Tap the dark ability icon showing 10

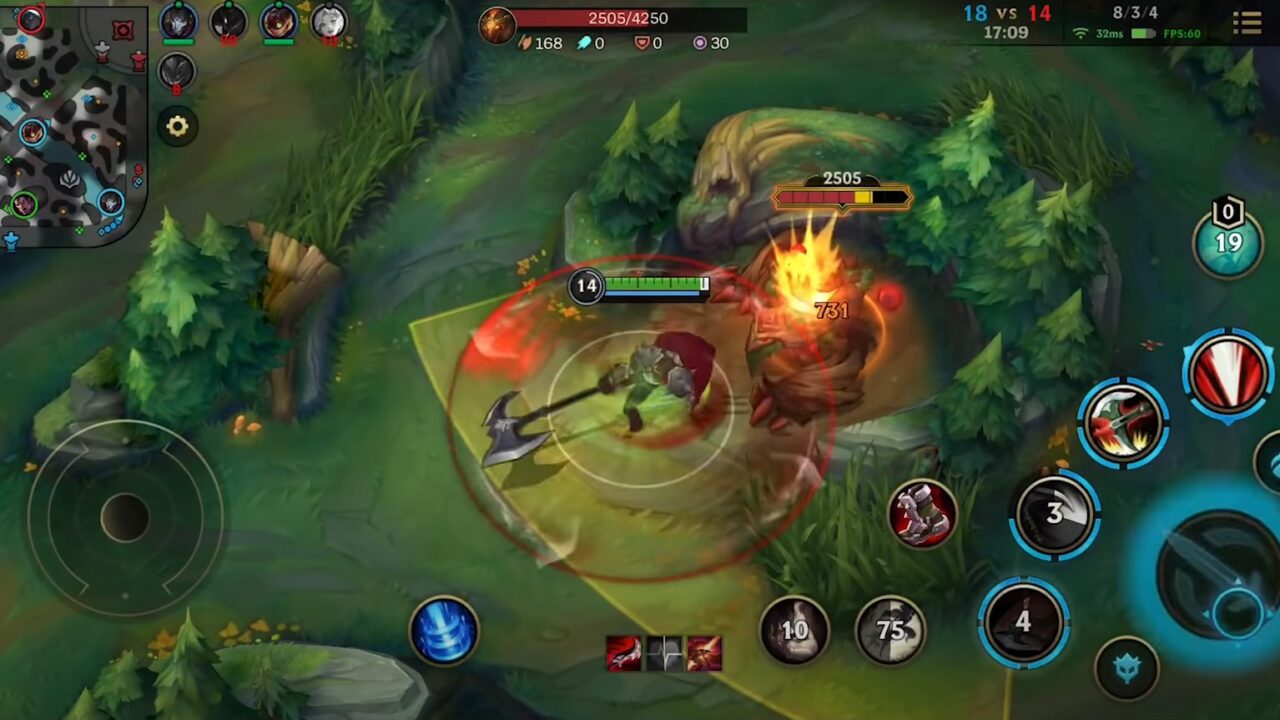[x=796, y=632]
